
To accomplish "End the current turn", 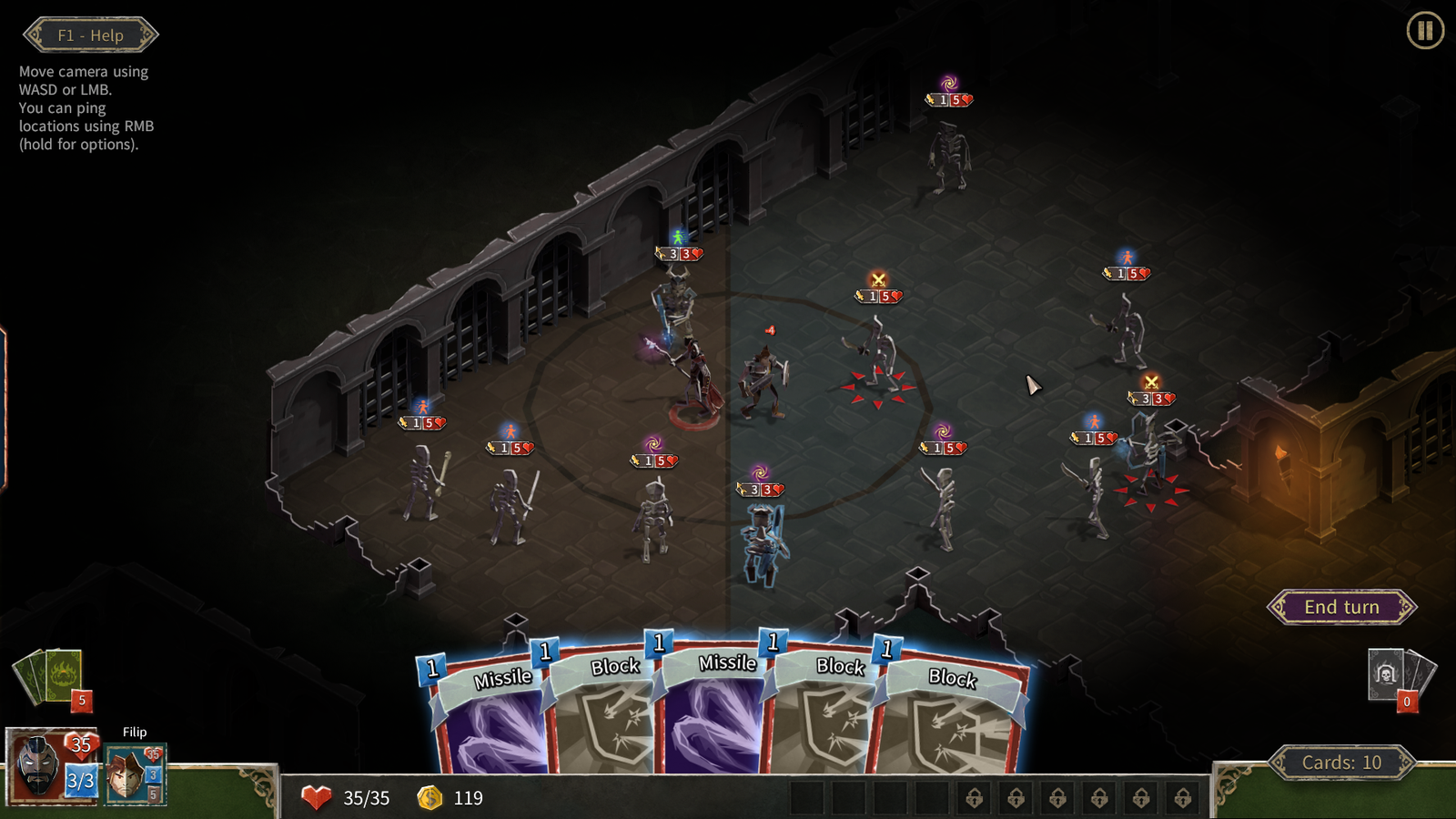I will tap(1341, 607).
